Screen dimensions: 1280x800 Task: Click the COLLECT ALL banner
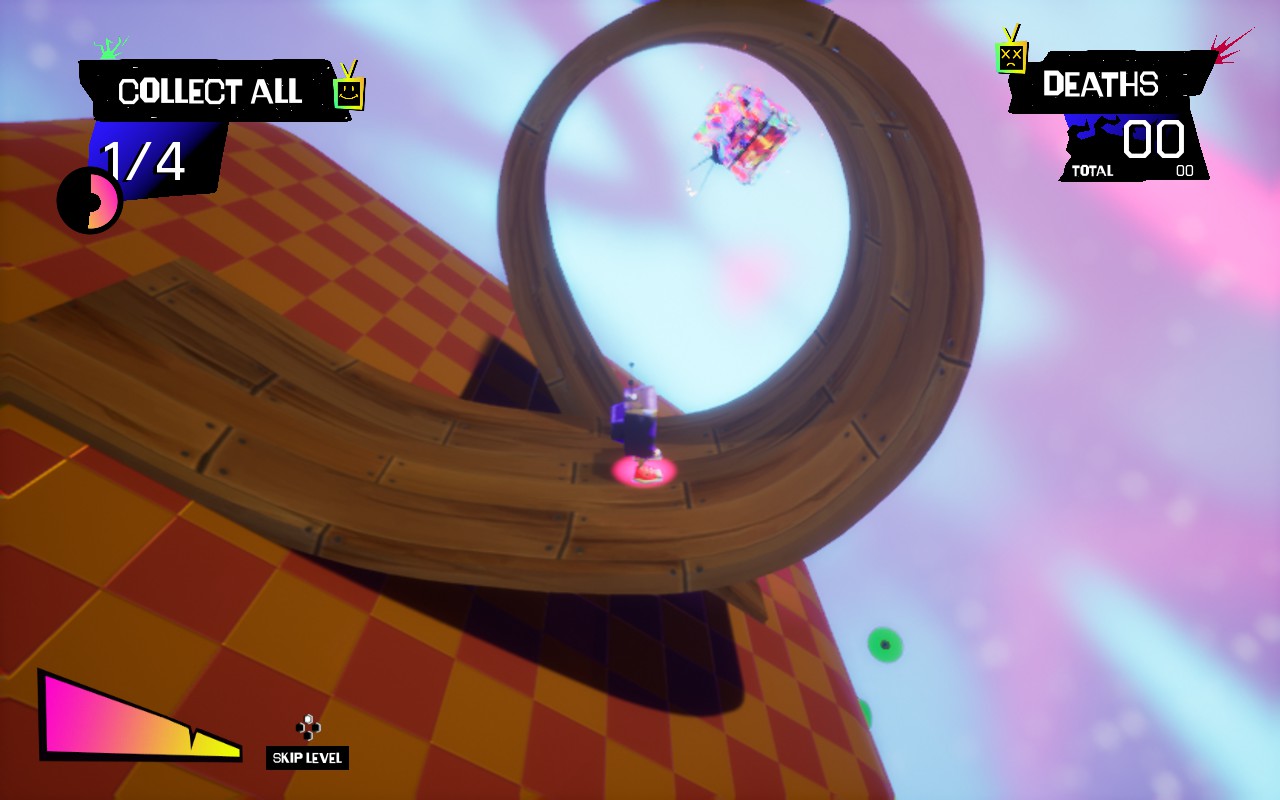[212, 92]
